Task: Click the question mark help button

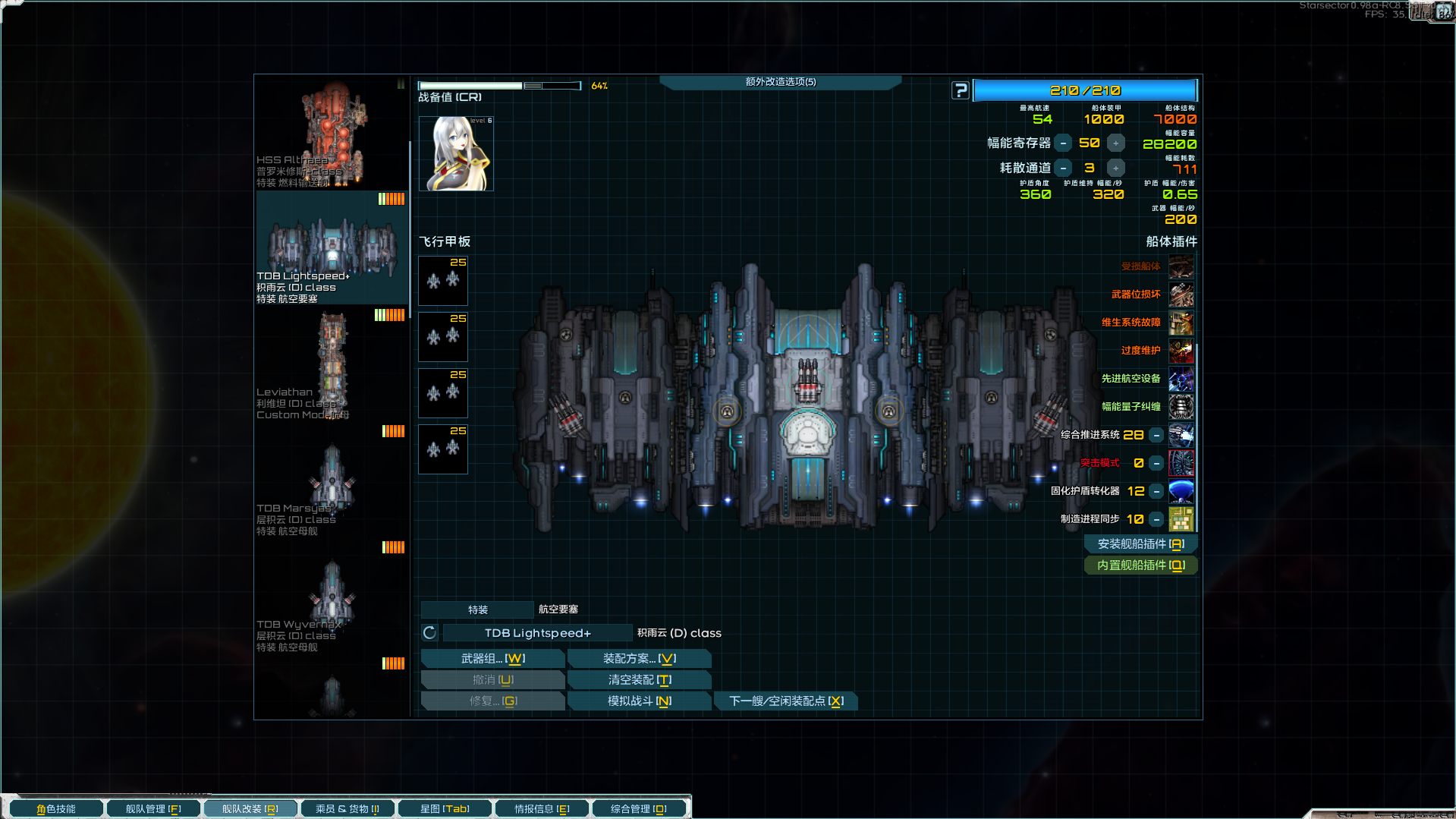Action: coord(961,90)
